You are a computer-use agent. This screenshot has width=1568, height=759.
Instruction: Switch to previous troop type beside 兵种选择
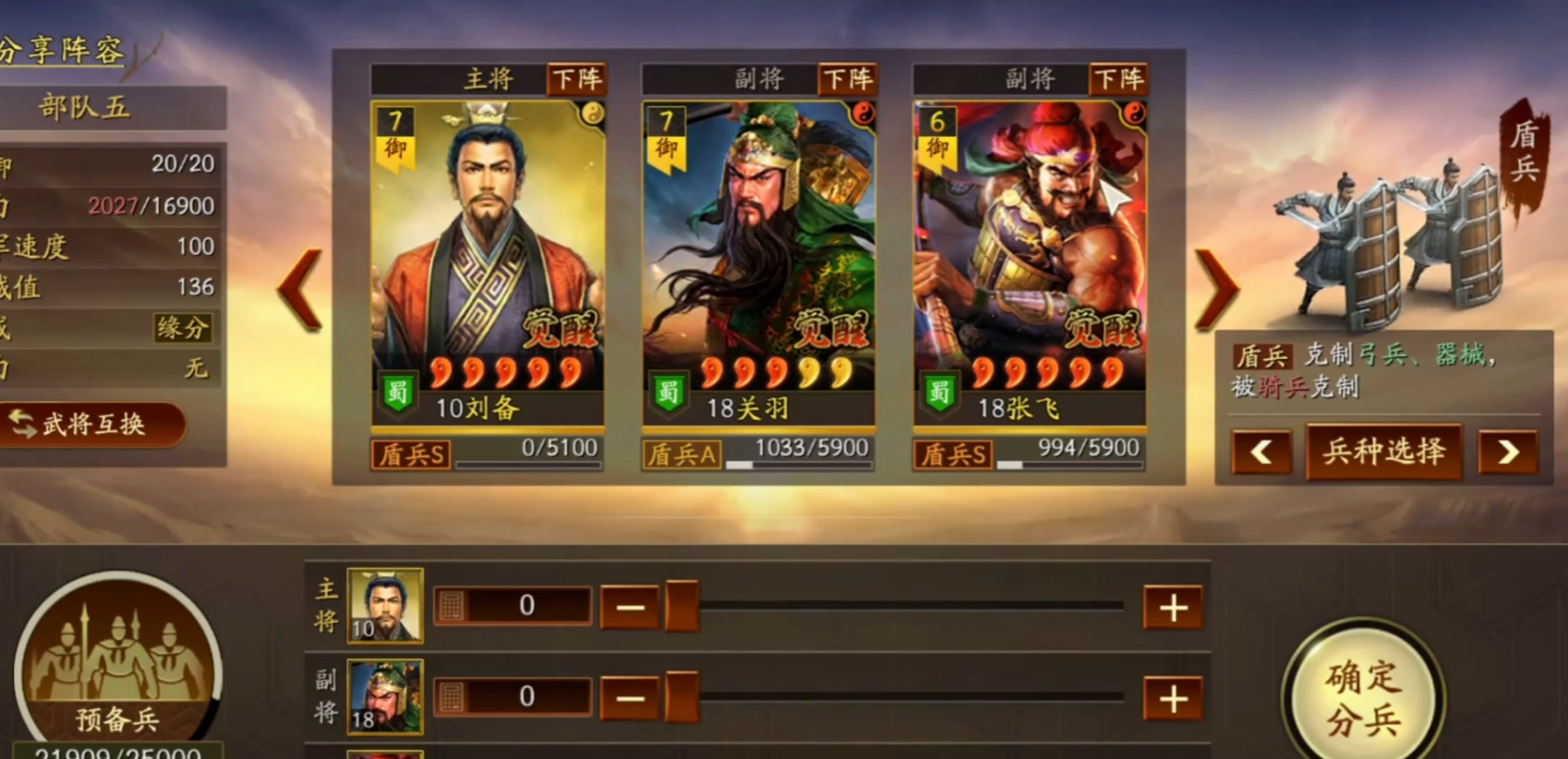tap(1261, 452)
